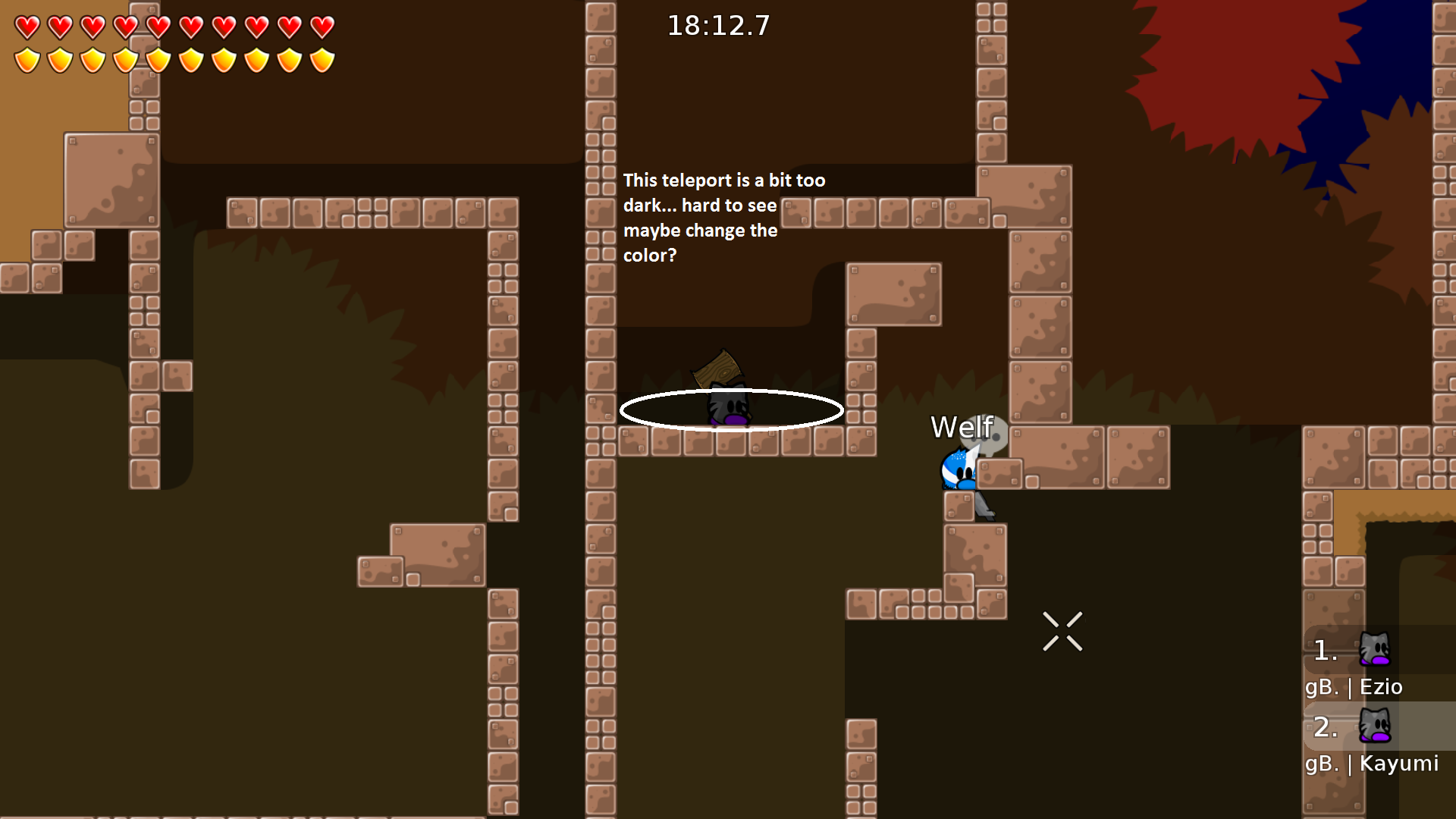The image size is (1456, 819).
Task: Click the wooden plank above the circled player
Action: pos(719,367)
